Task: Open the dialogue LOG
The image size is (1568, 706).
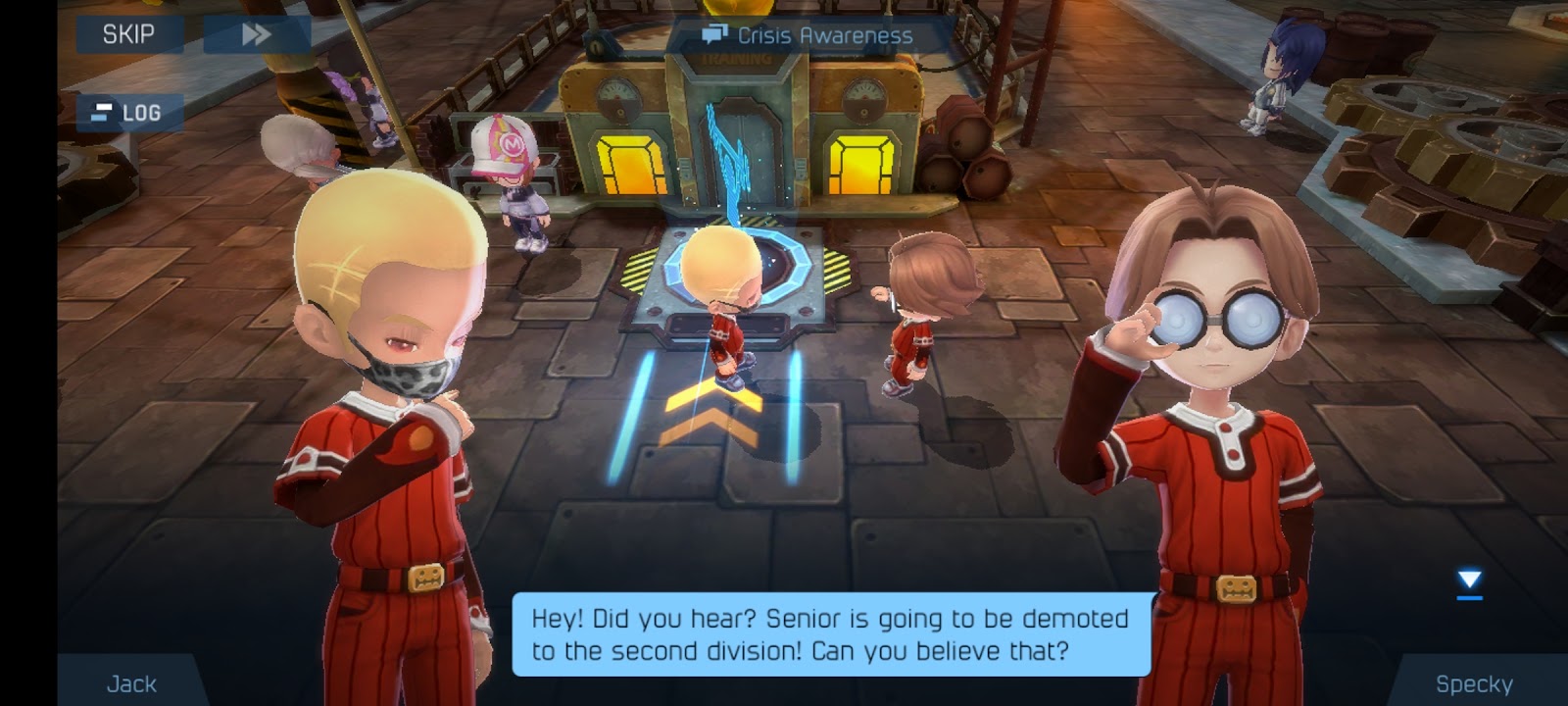Action: (129, 113)
